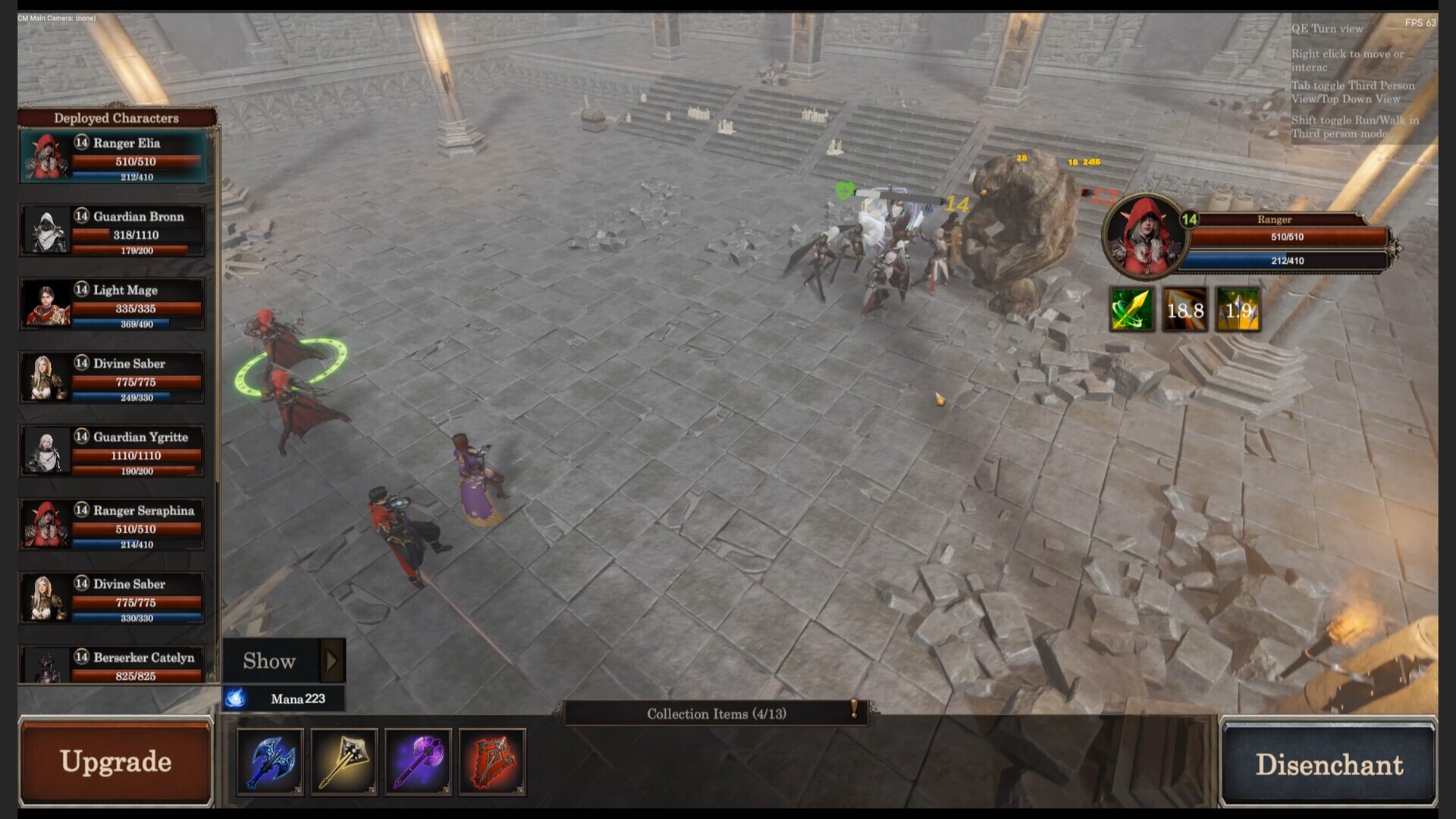Open the Collection Items bar
This screenshot has width=1456, height=819.
pyautogui.click(x=716, y=714)
